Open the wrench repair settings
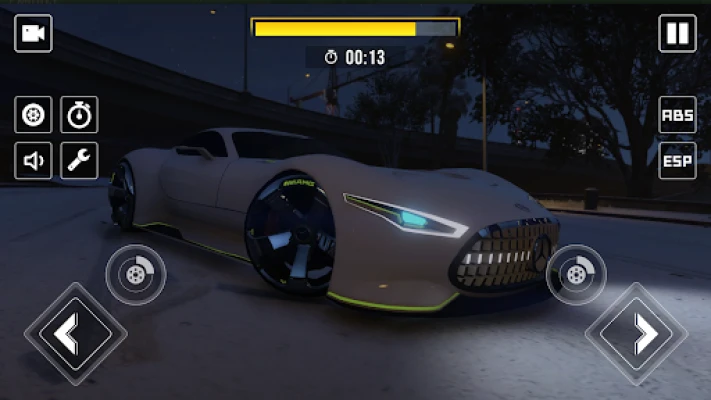 pos(79,160)
